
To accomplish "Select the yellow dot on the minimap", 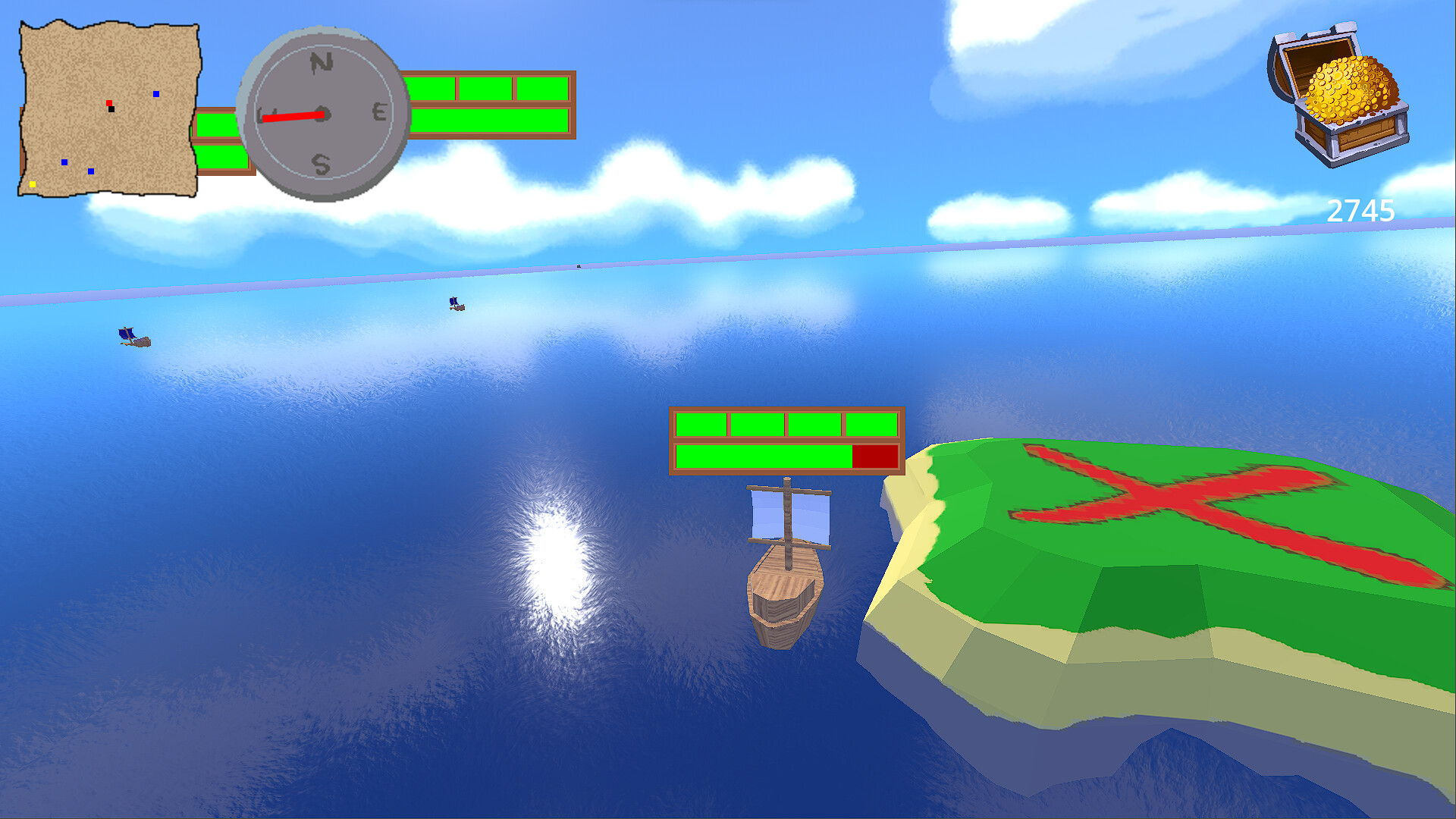I will [33, 184].
